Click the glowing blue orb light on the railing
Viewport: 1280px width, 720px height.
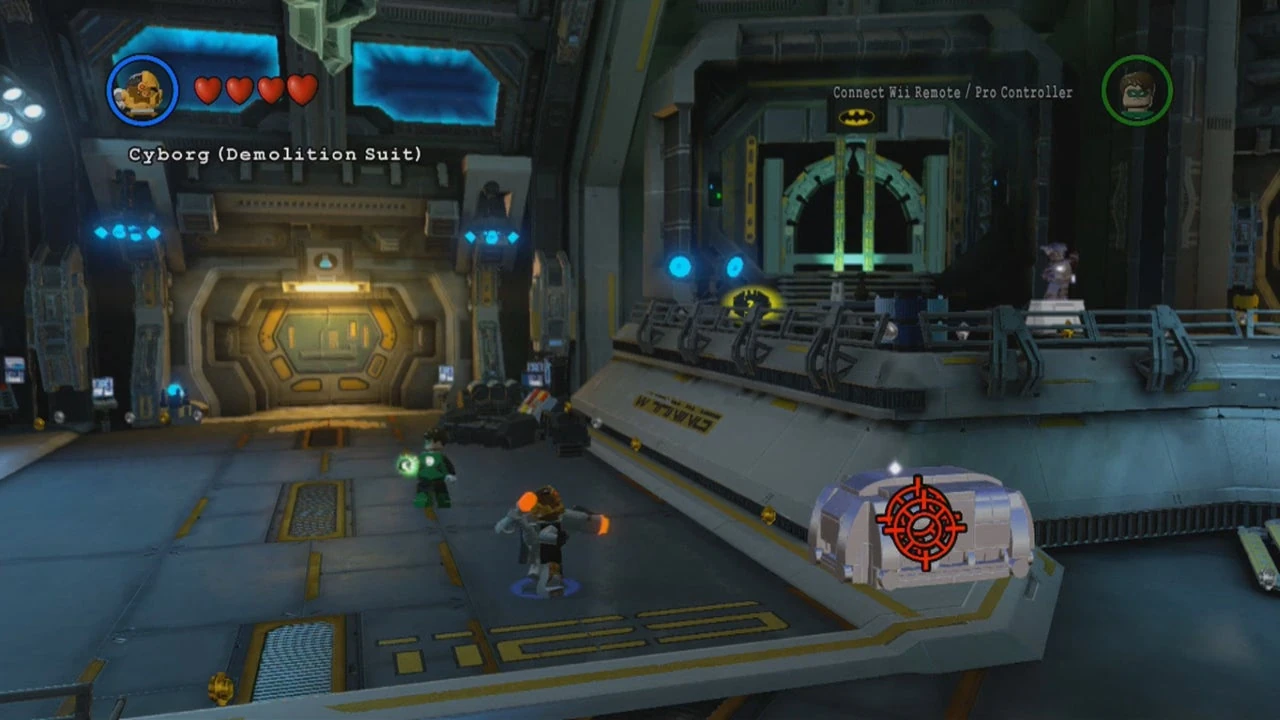click(680, 266)
